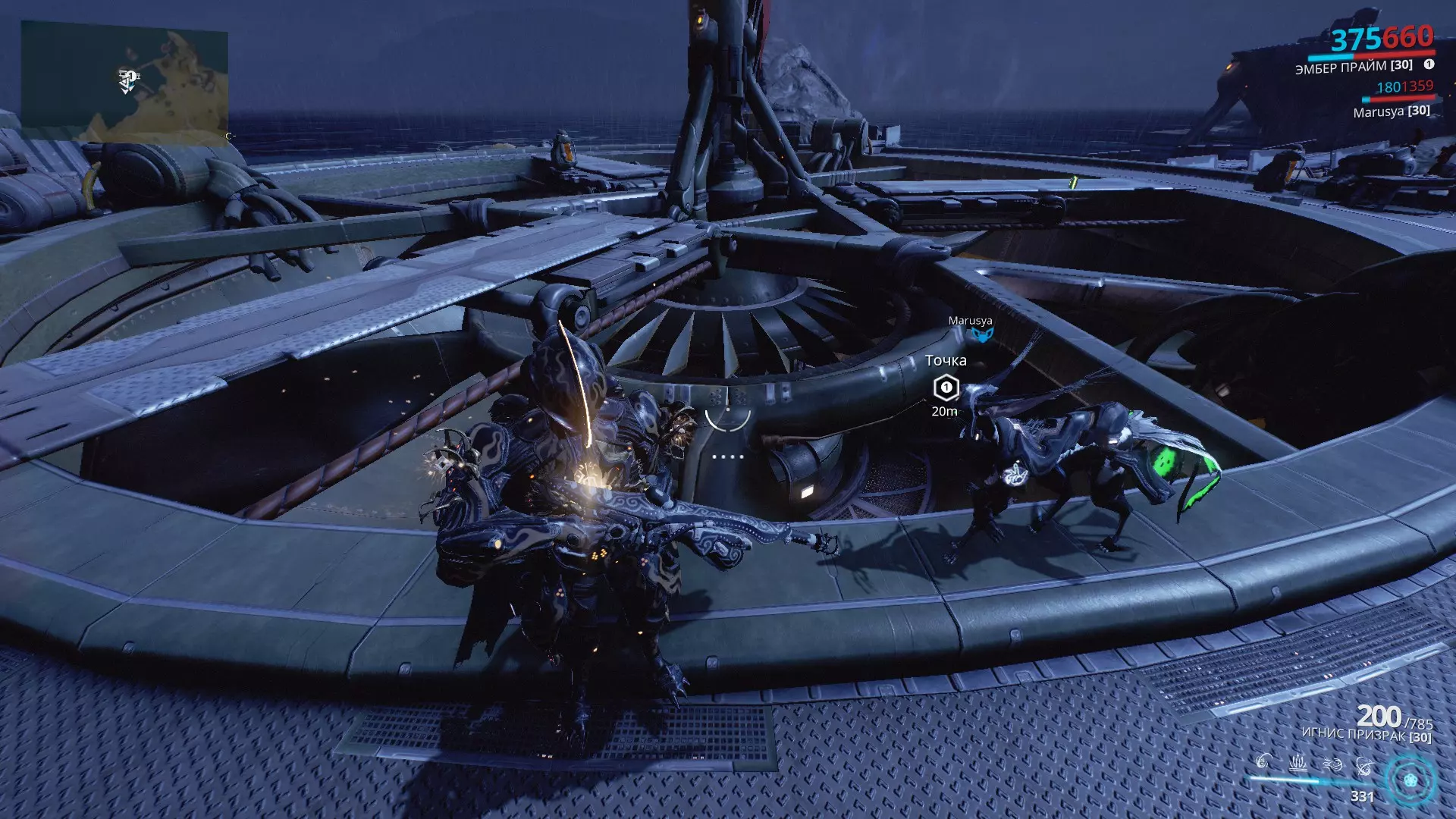
Task: Activate the wind-blown fireball ability icon
Action: pyautogui.click(x=1332, y=763)
